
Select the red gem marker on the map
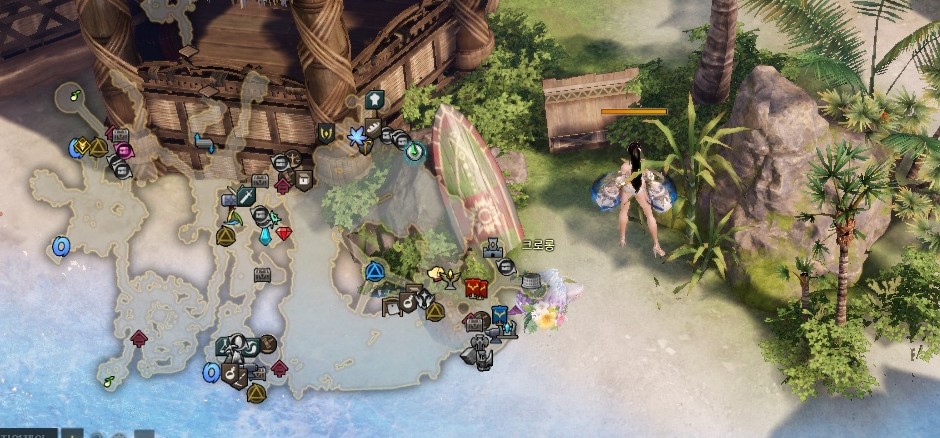(285, 233)
